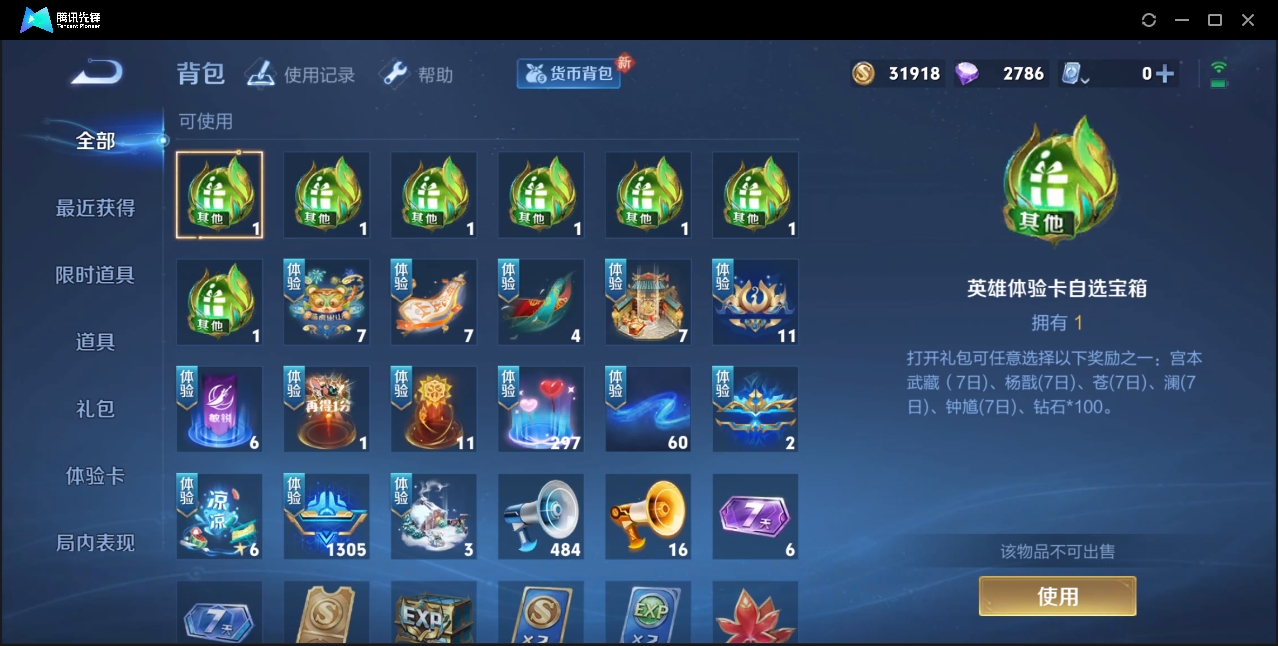Image resolution: width=1278 pixels, height=646 pixels.
Task: Click the golden 使用 button
Action: tap(1057, 596)
